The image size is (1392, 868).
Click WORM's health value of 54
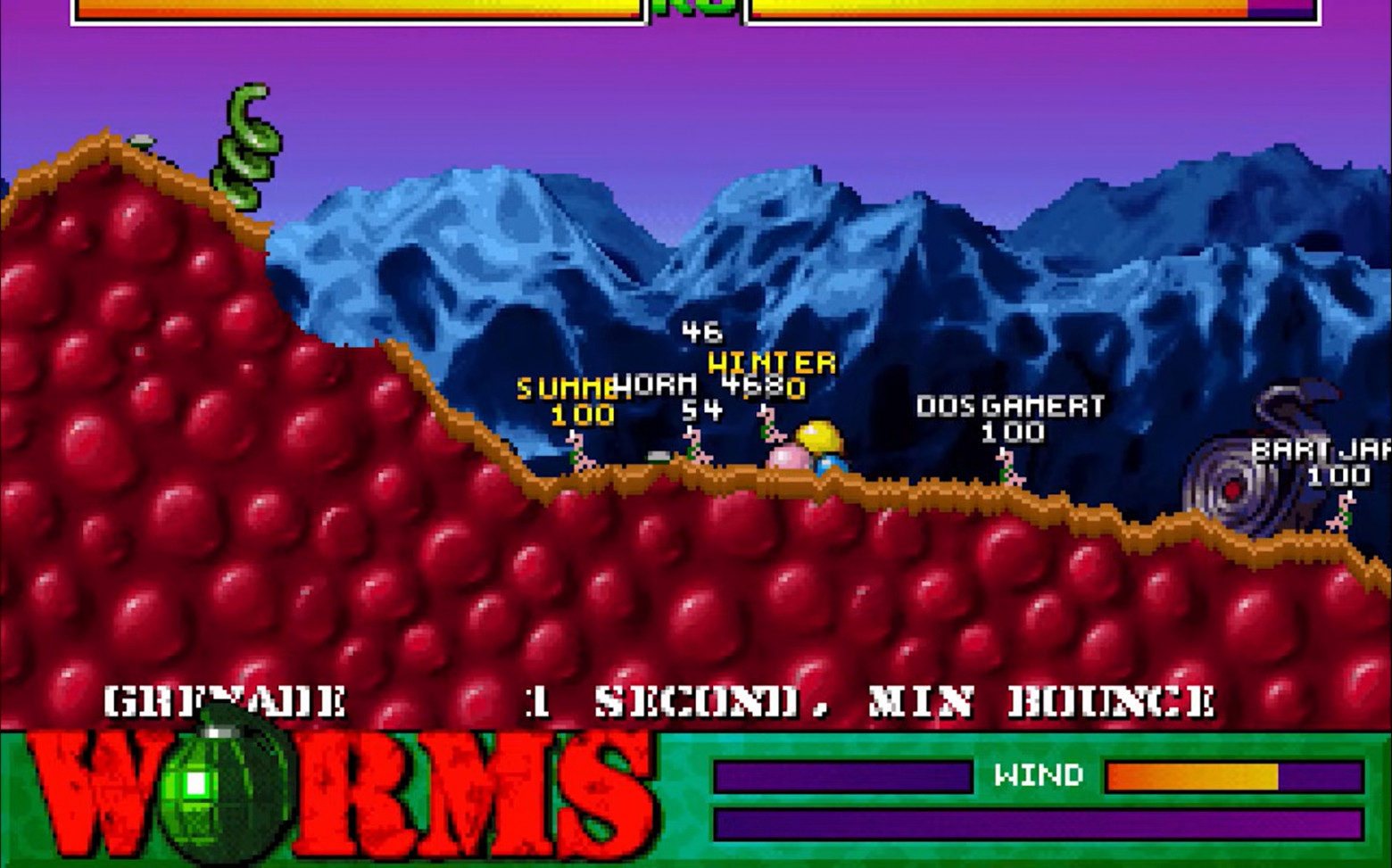coord(704,412)
